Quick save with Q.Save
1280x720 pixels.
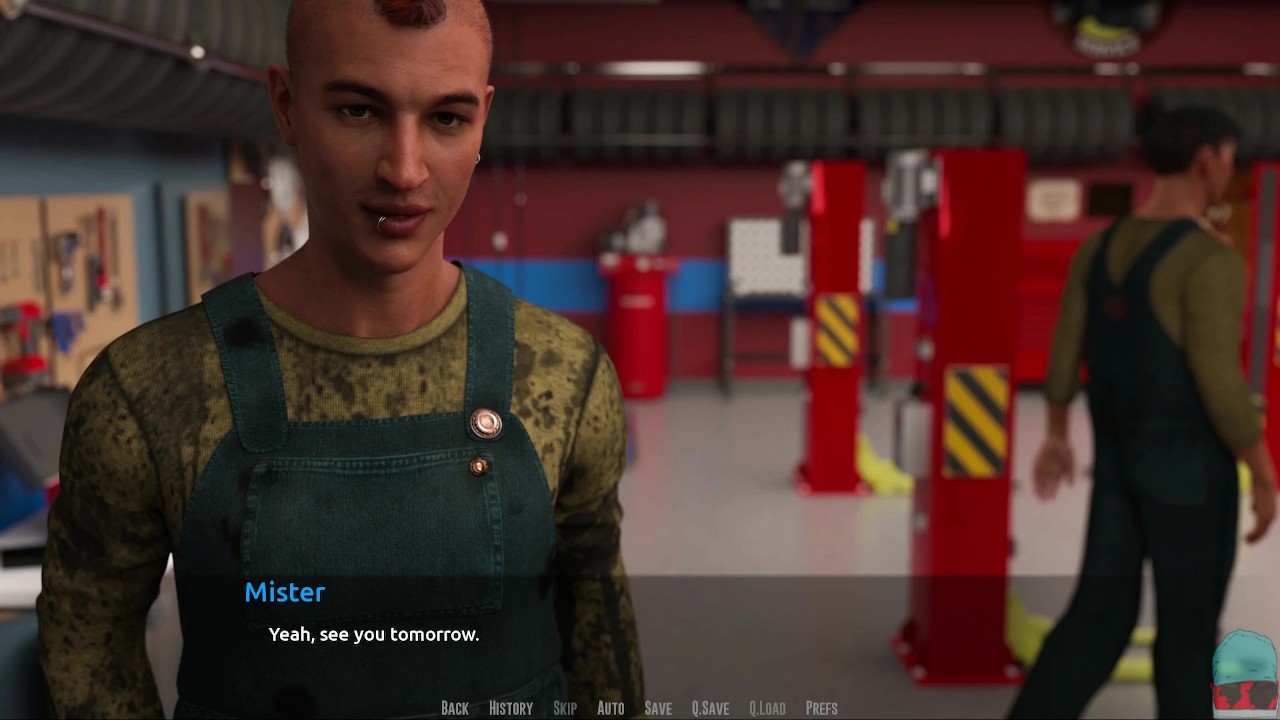point(710,708)
